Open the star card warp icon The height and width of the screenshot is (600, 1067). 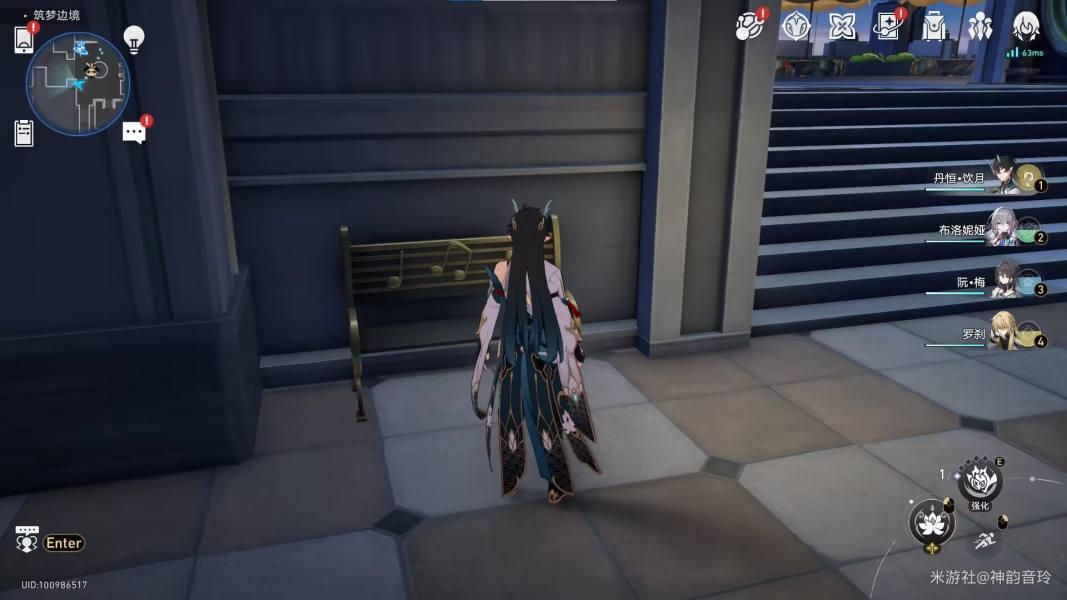click(x=887, y=27)
